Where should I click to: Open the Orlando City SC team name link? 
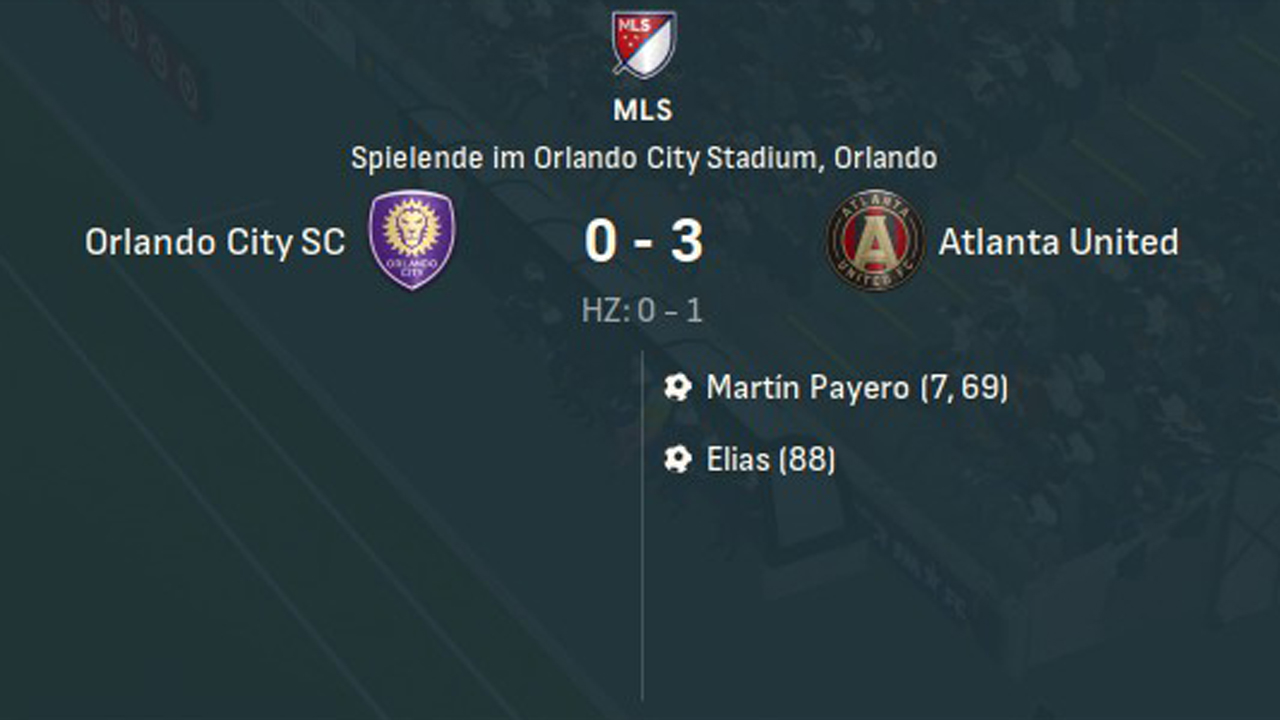[215, 242]
